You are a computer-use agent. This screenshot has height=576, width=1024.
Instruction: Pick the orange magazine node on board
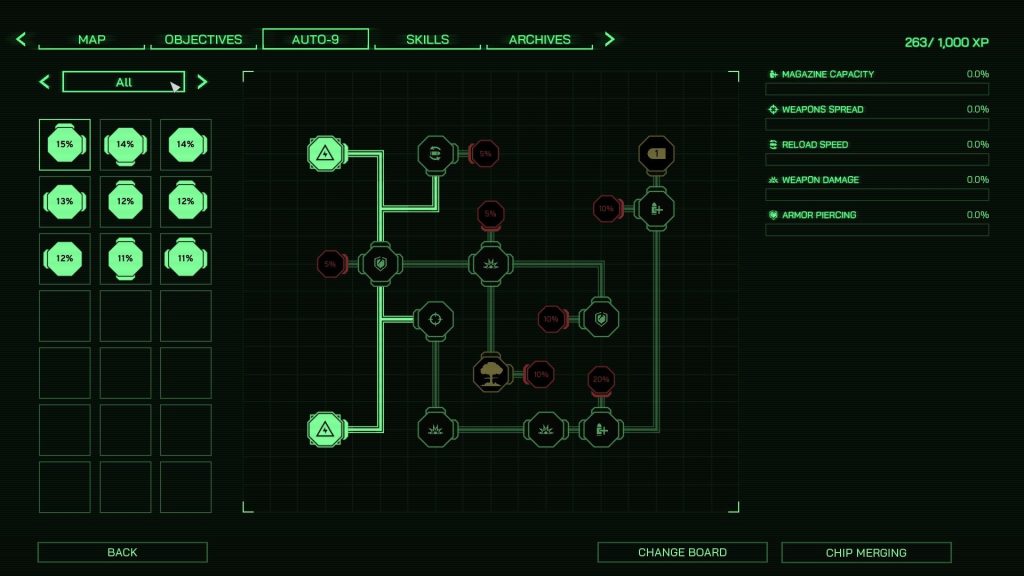point(656,154)
